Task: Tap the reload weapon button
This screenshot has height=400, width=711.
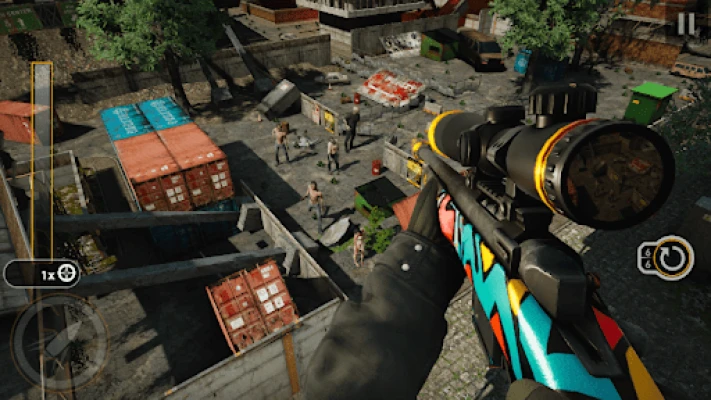Action: 666,257
